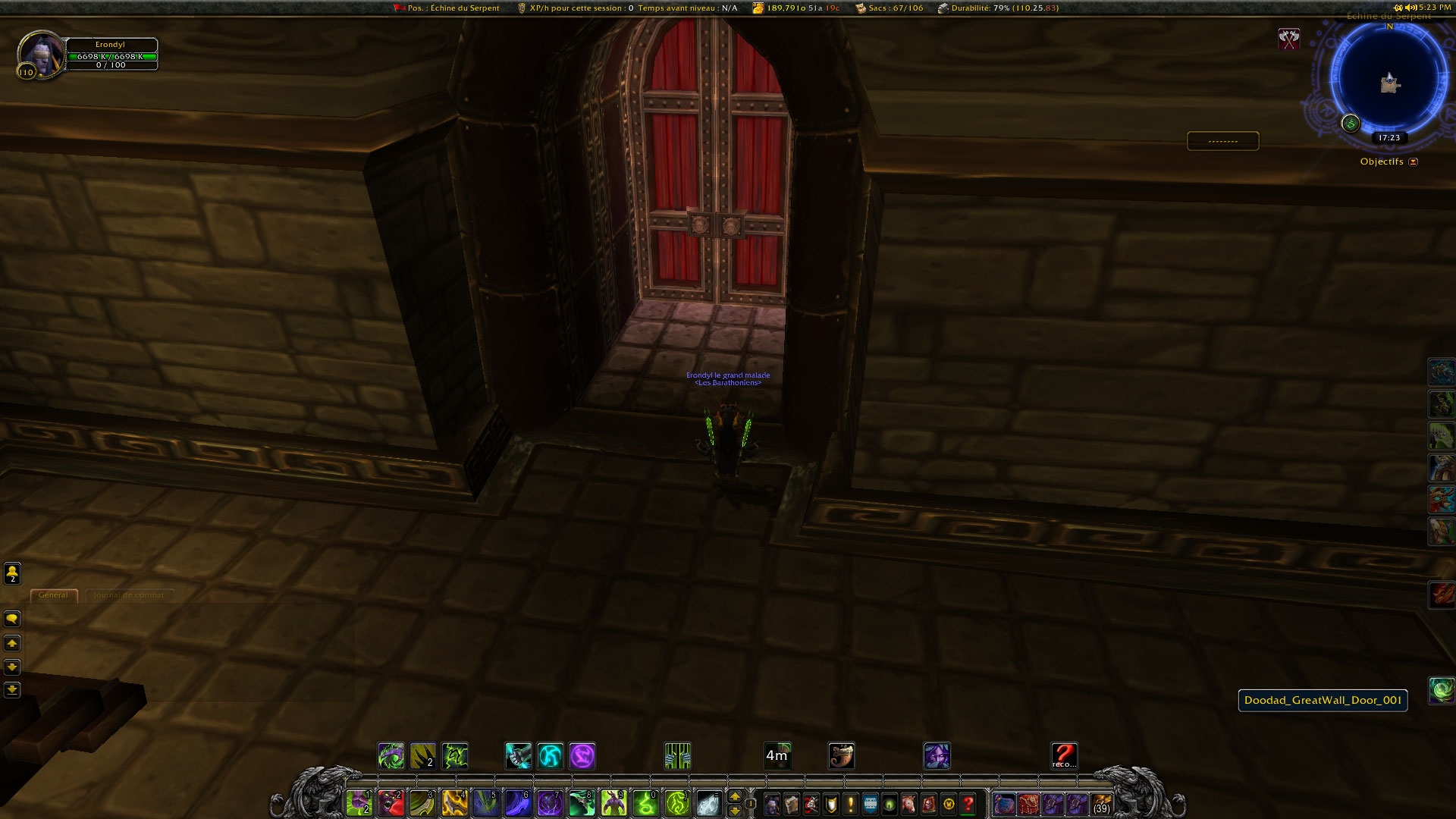Select the Général chat tab
This screenshot has height=819, width=1456.
pyautogui.click(x=53, y=595)
